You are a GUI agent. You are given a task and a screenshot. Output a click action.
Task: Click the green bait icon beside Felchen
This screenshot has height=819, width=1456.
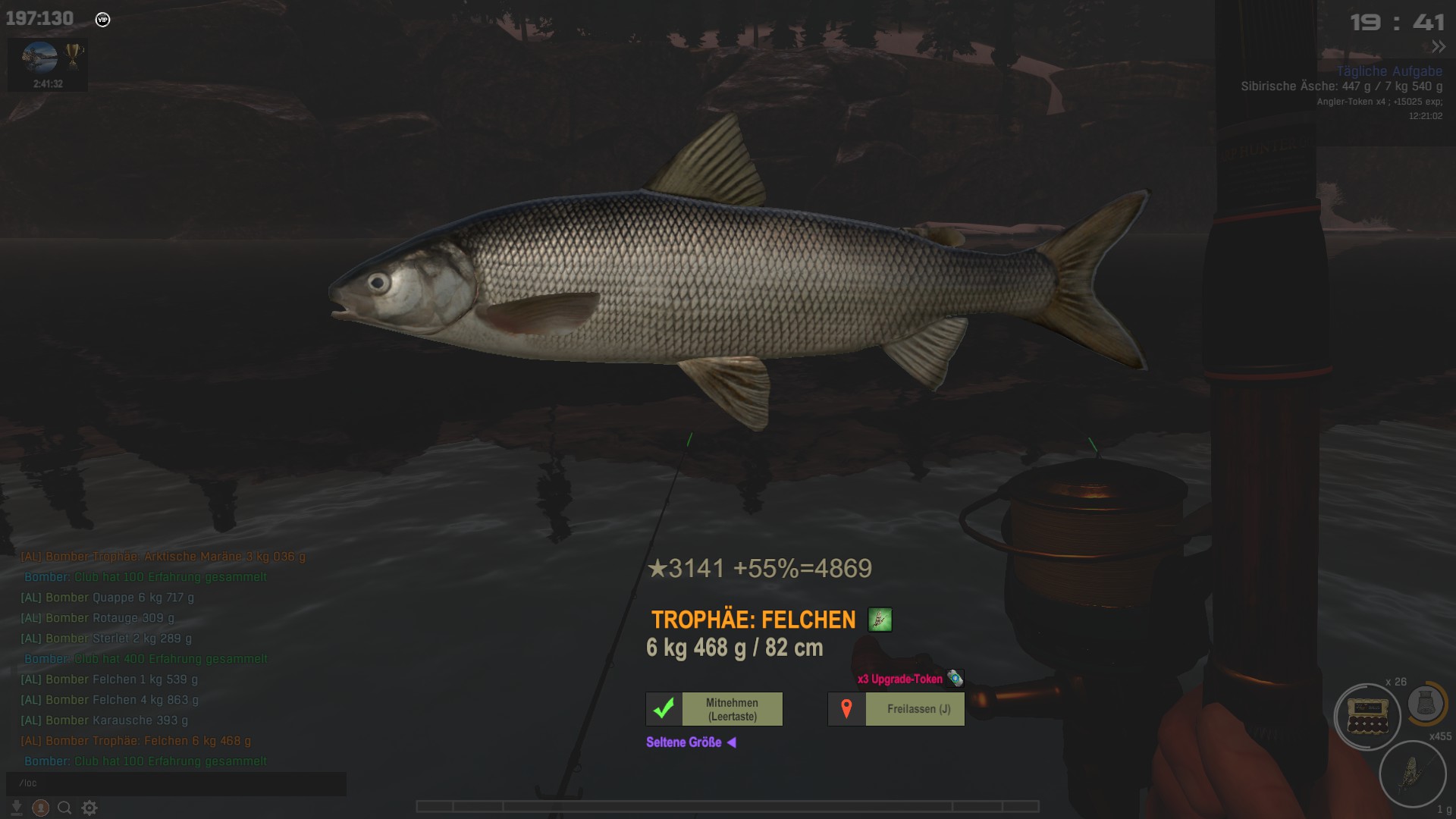(x=880, y=620)
